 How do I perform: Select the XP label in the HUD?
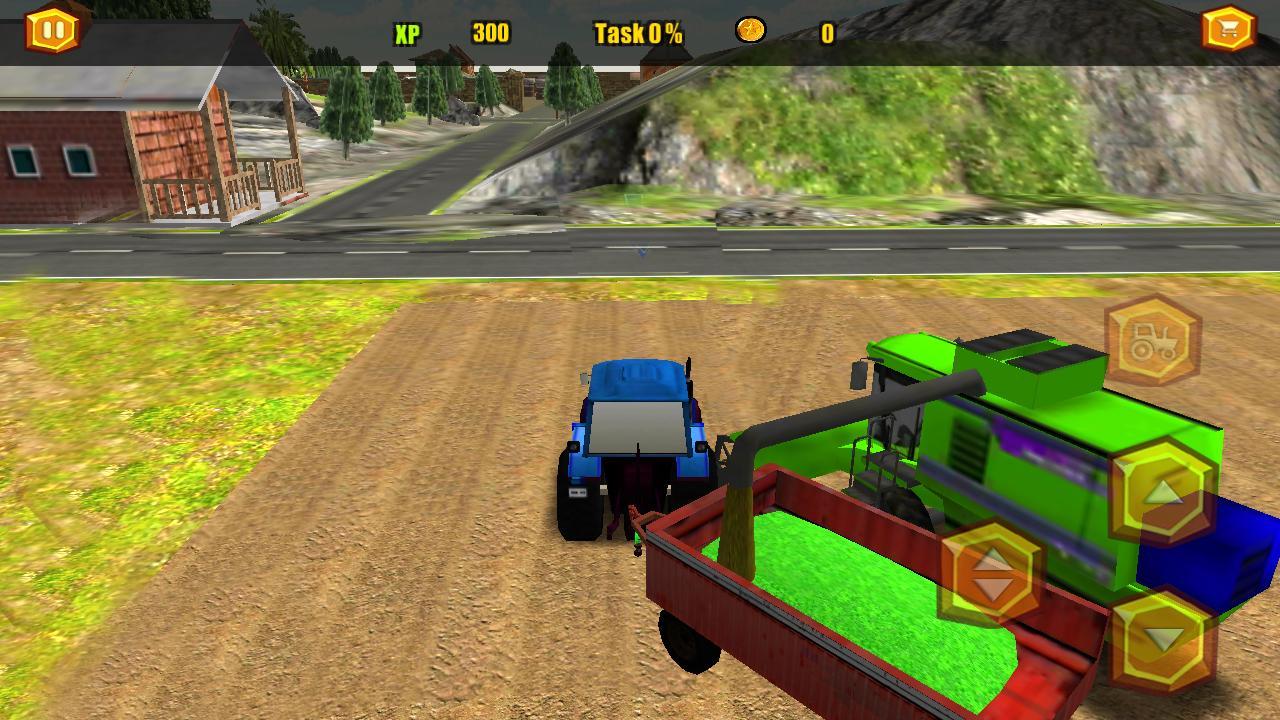click(x=405, y=31)
